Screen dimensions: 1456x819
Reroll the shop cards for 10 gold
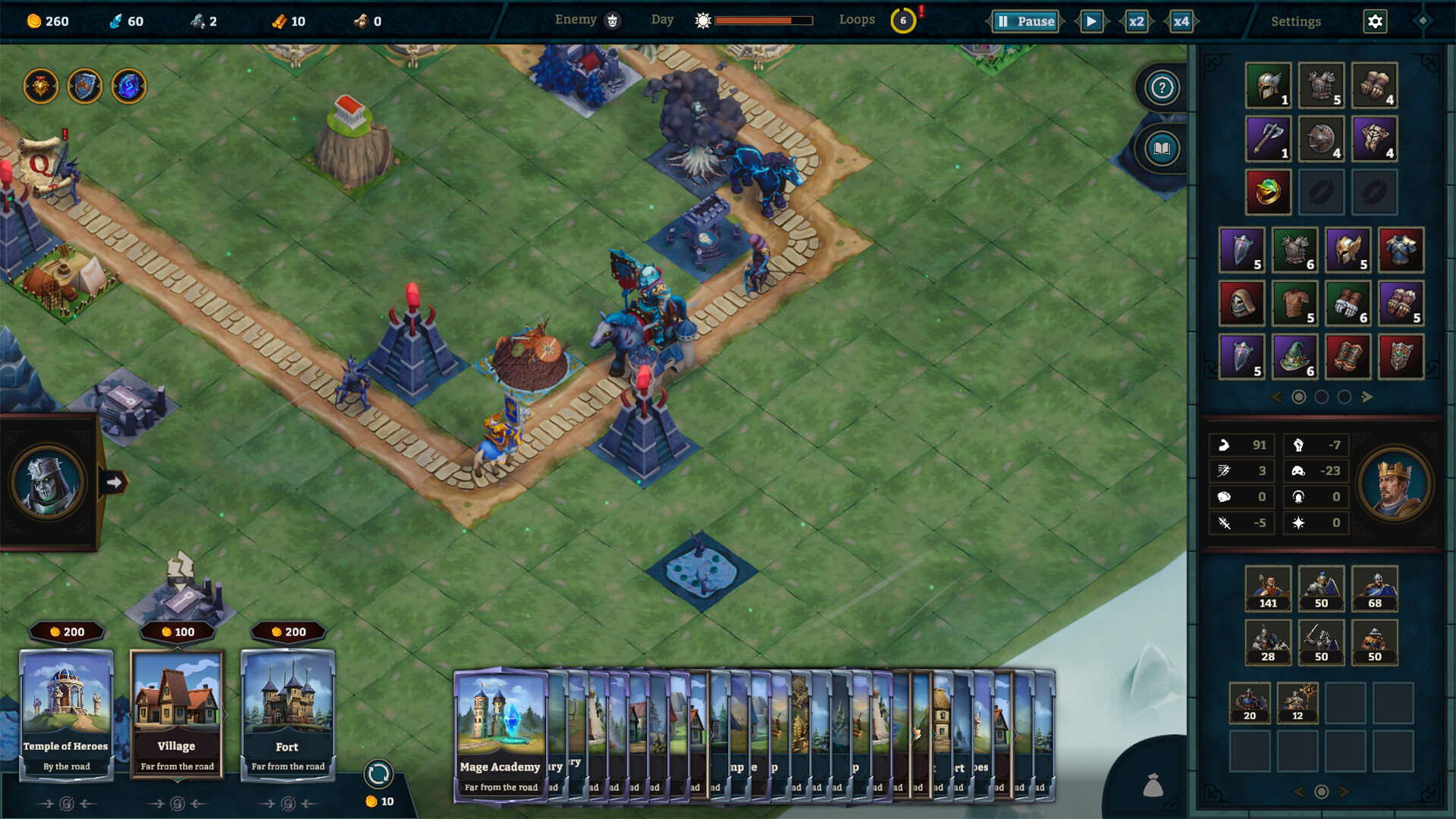378,775
